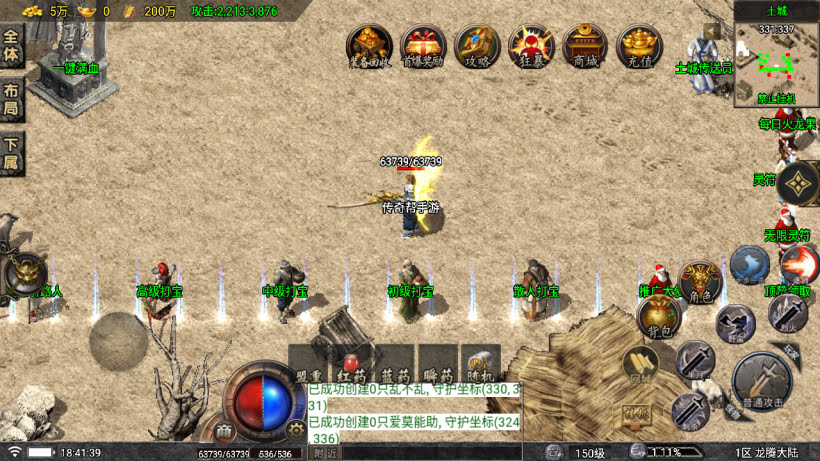820x461 pixels.
Task: Select the 全体 tab
Action: point(12,45)
